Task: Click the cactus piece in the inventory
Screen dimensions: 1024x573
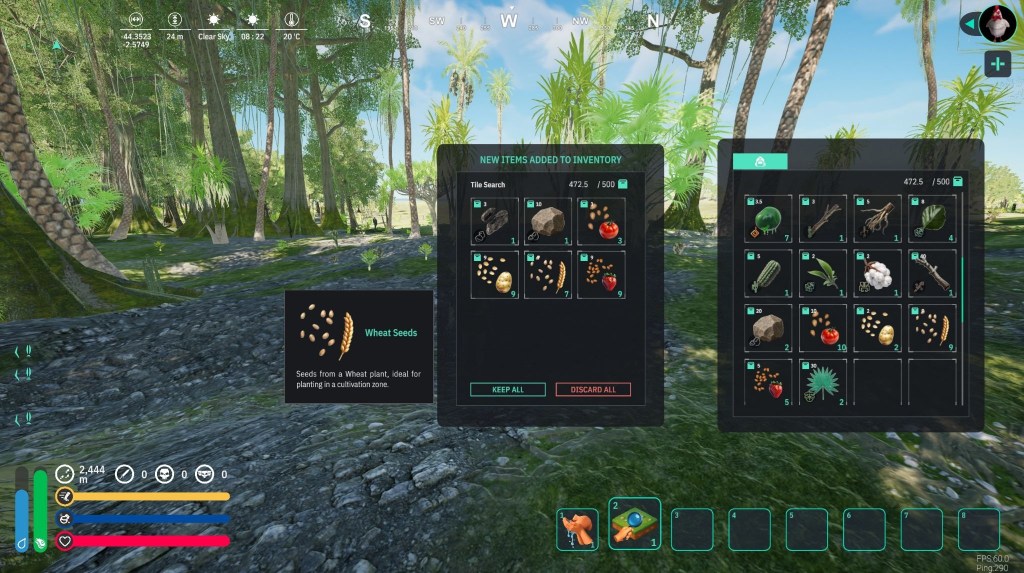Action: point(768,273)
